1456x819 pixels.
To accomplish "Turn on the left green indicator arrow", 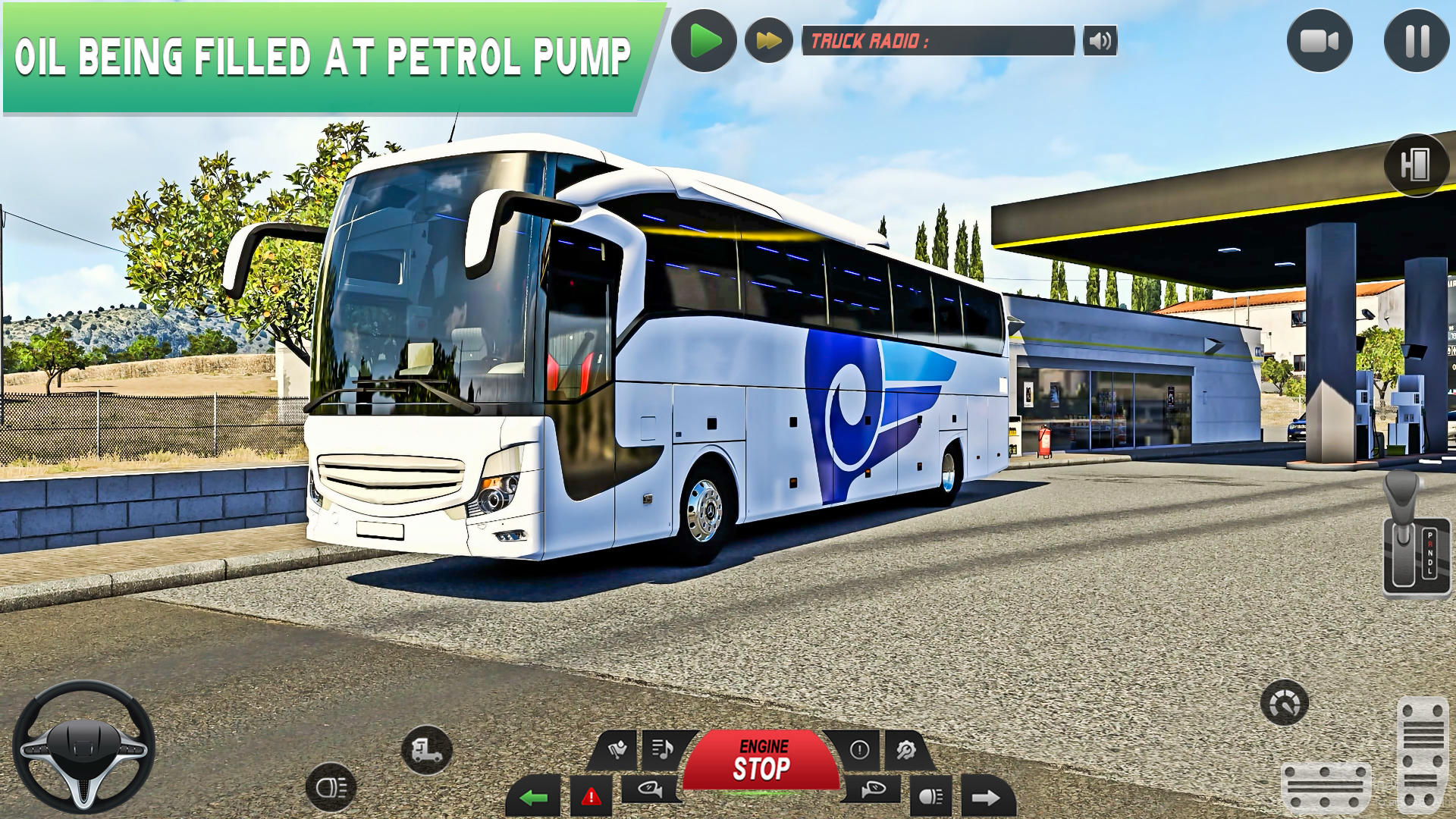I will pos(534,797).
